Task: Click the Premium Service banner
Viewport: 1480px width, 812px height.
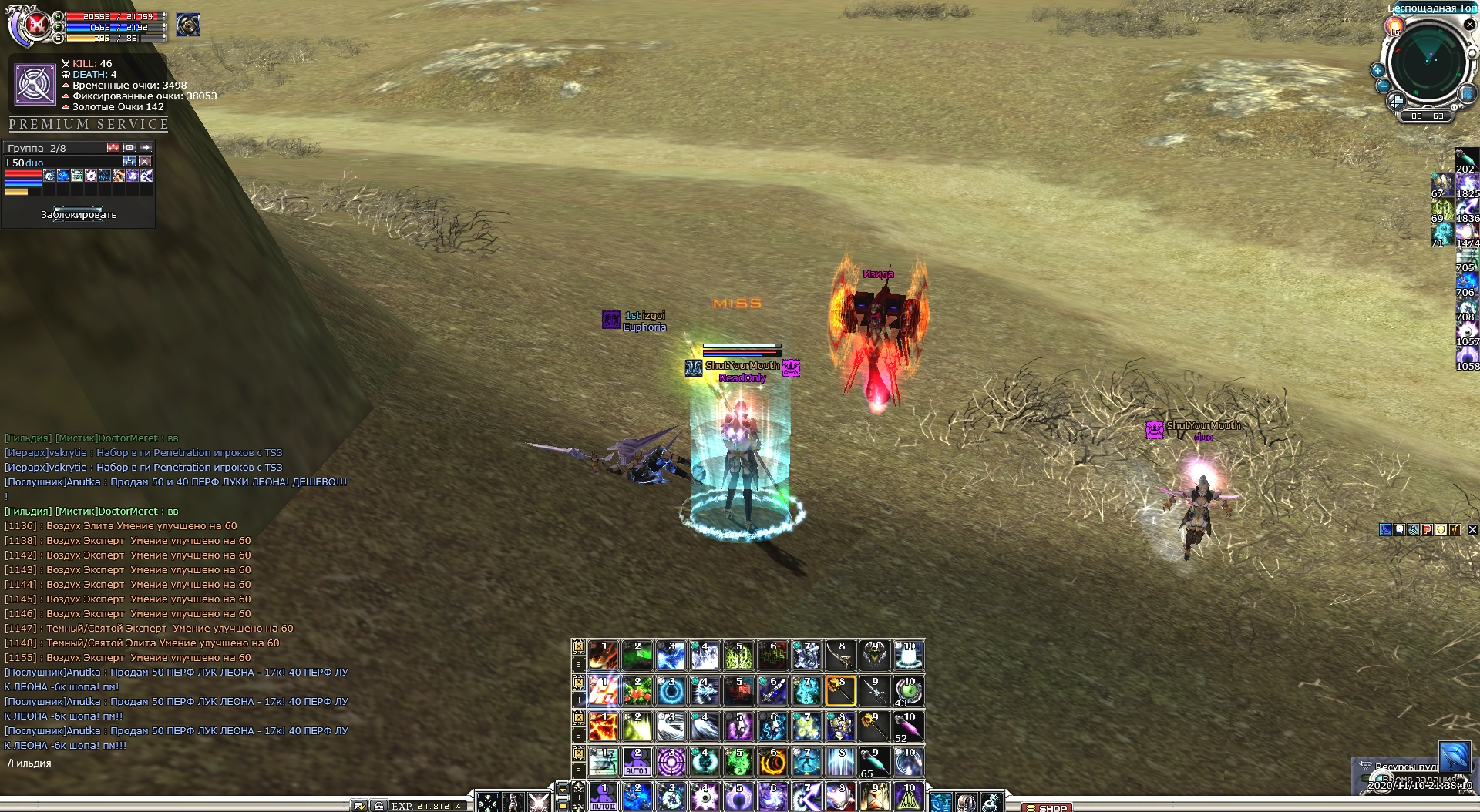Action: pyautogui.click(x=89, y=124)
